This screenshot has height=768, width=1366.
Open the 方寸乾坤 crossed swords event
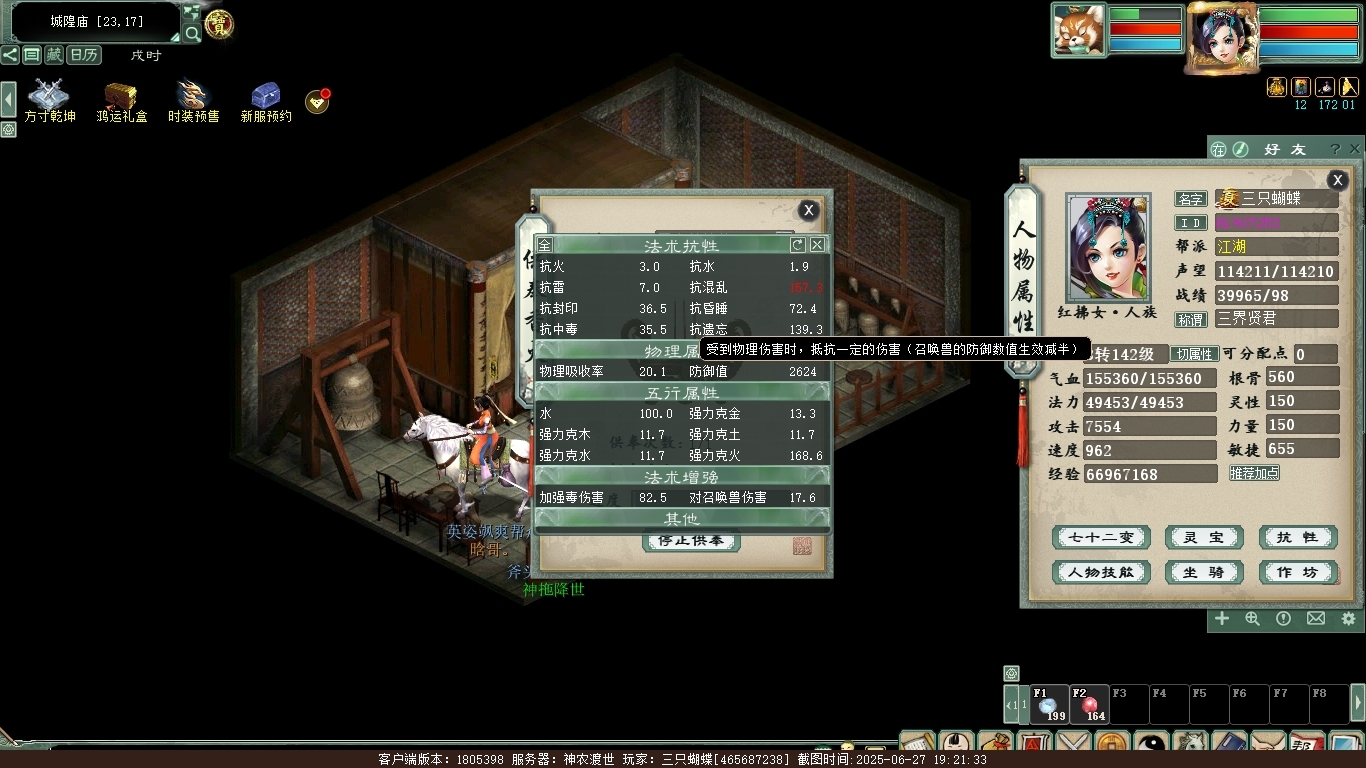(50, 101)
